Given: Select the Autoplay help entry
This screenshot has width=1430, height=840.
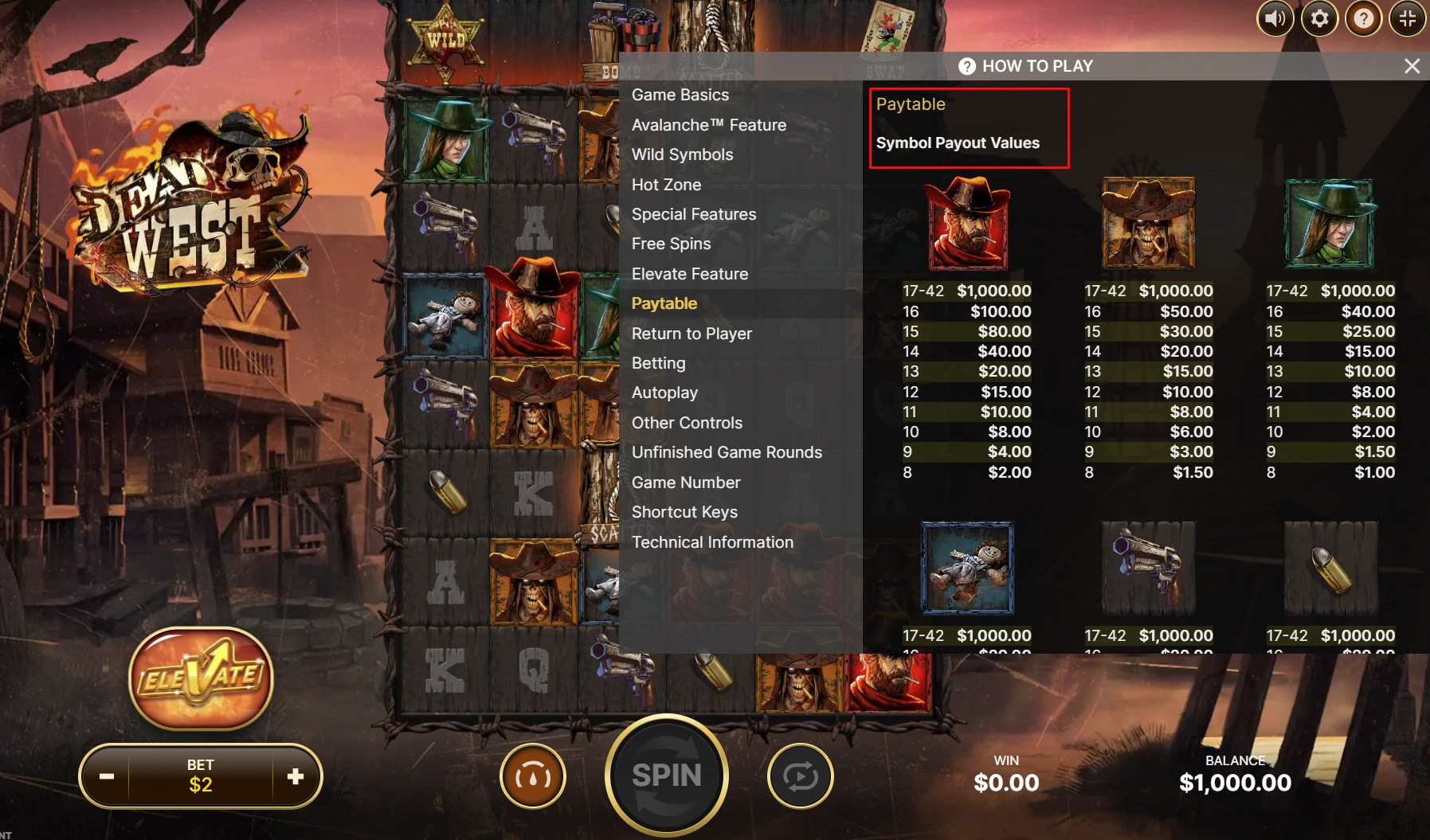Looking at the screenshot, I should (664, 393).
